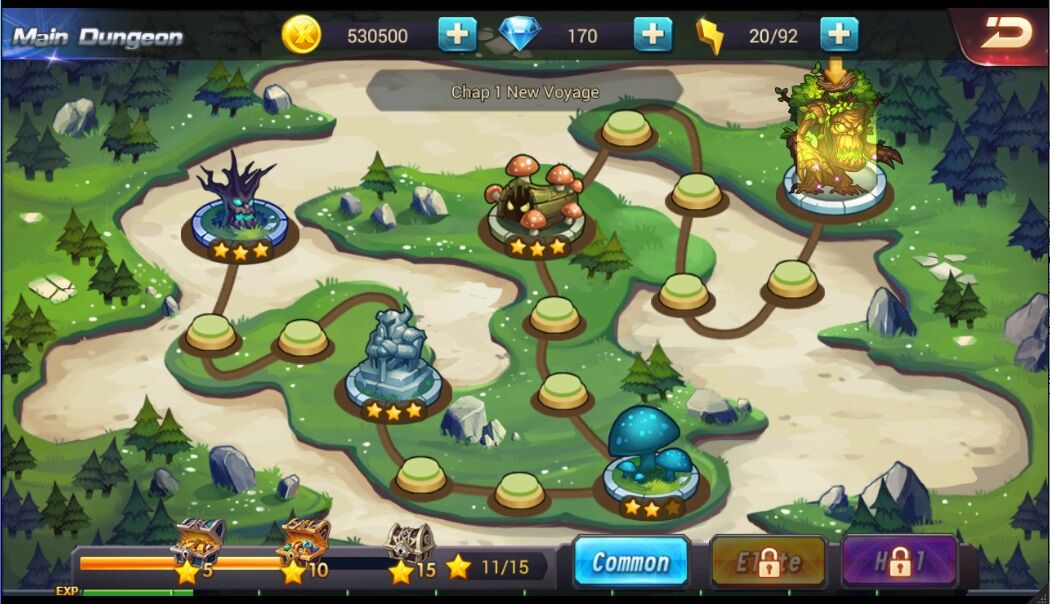Buy more diamonds using plus button
This screenshot has height=604, width=1050.
(652, 35)
